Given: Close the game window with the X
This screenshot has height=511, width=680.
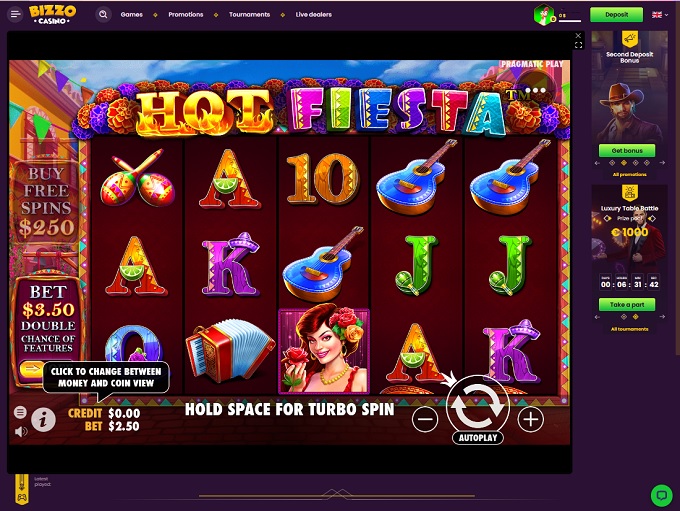Looking at the screenshot, I should (578, 37).
